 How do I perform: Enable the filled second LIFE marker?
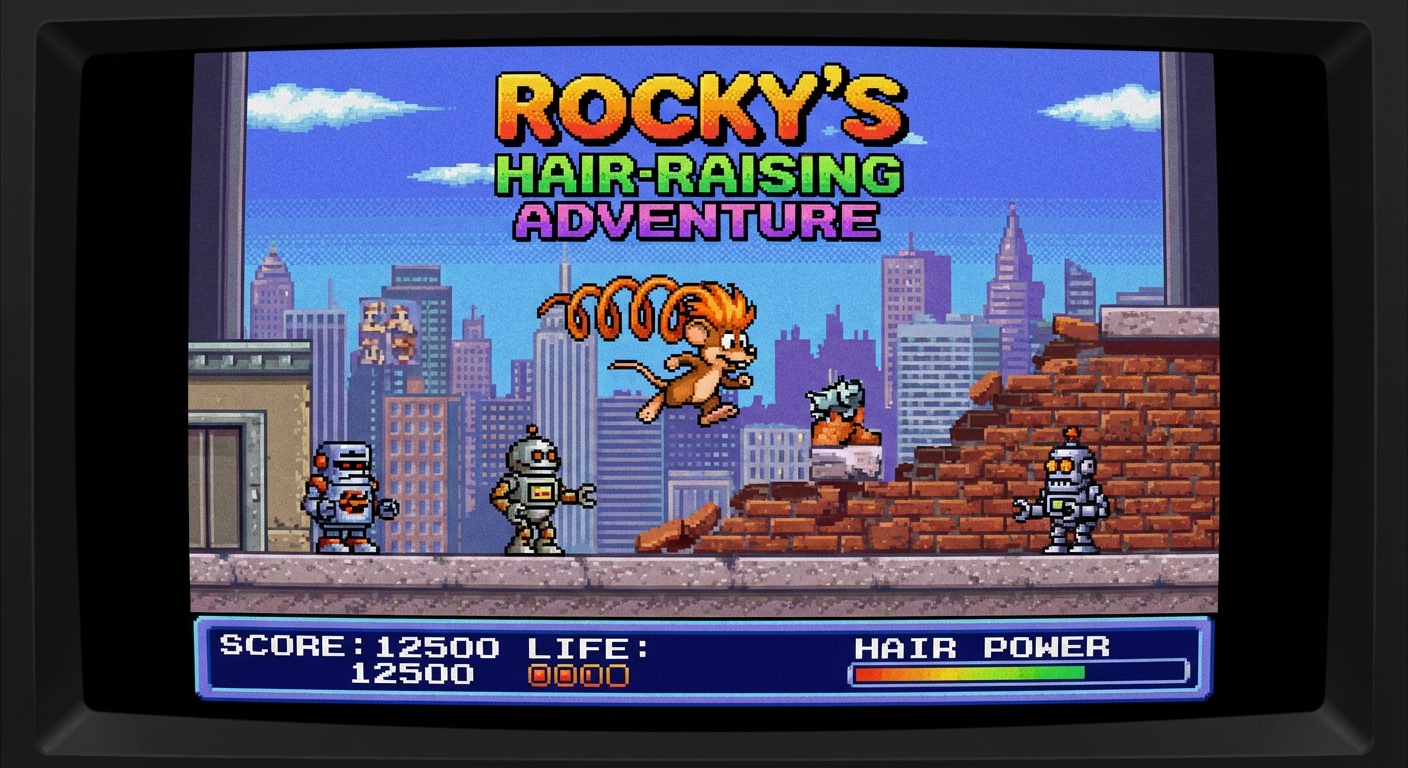564,674
